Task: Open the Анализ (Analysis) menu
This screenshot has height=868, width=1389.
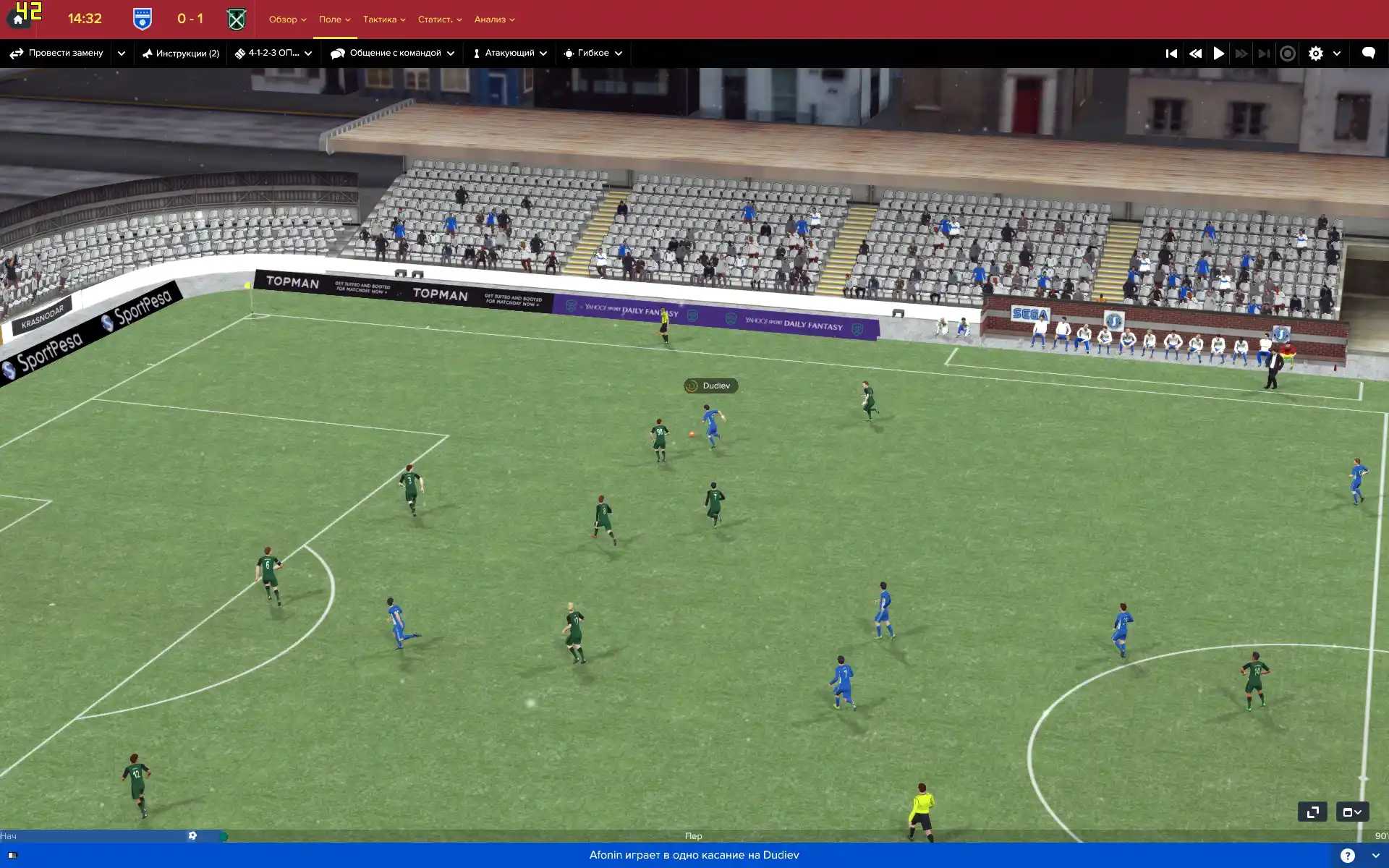Action: [494, 20]
